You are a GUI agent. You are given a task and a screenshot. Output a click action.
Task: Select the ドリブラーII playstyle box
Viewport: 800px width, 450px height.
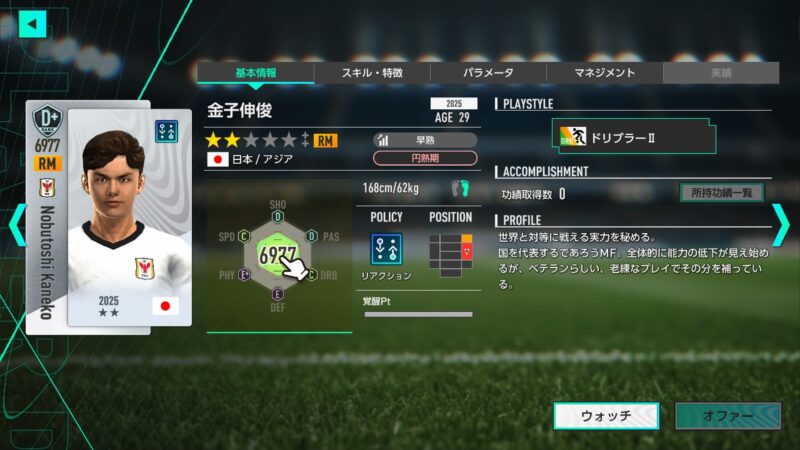tap(634, 137)
